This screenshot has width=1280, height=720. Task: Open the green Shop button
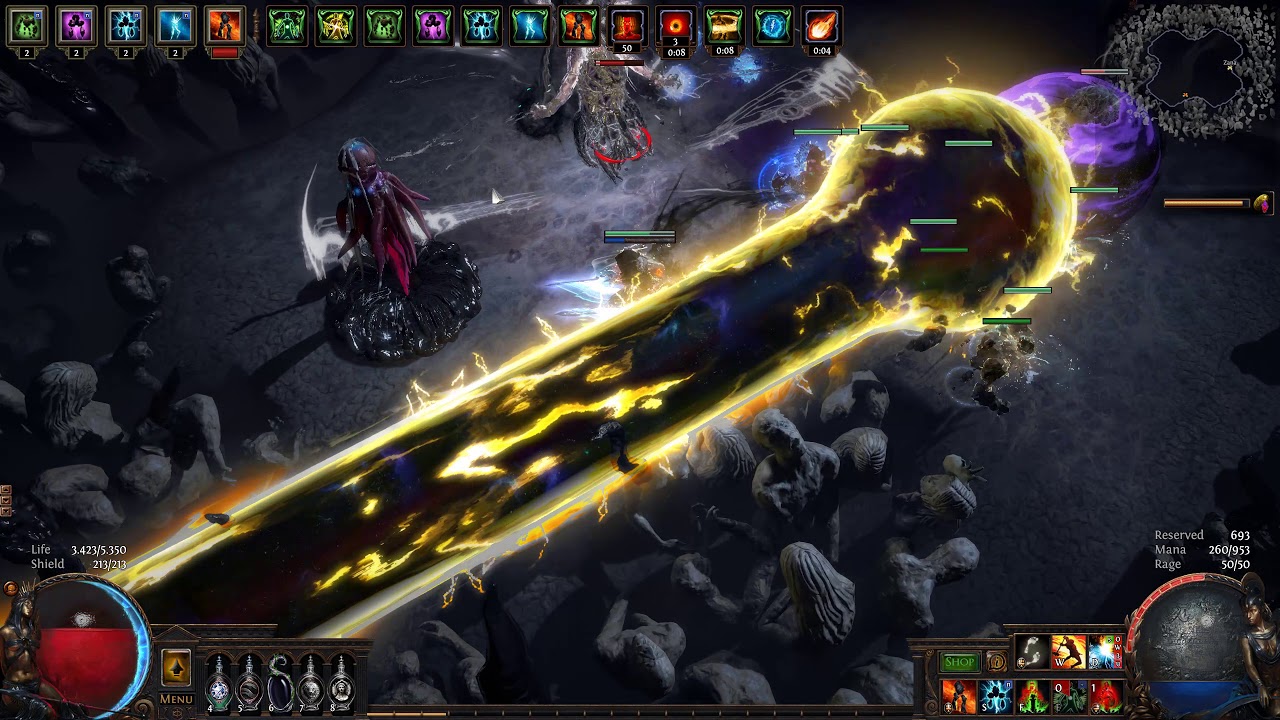959,662
